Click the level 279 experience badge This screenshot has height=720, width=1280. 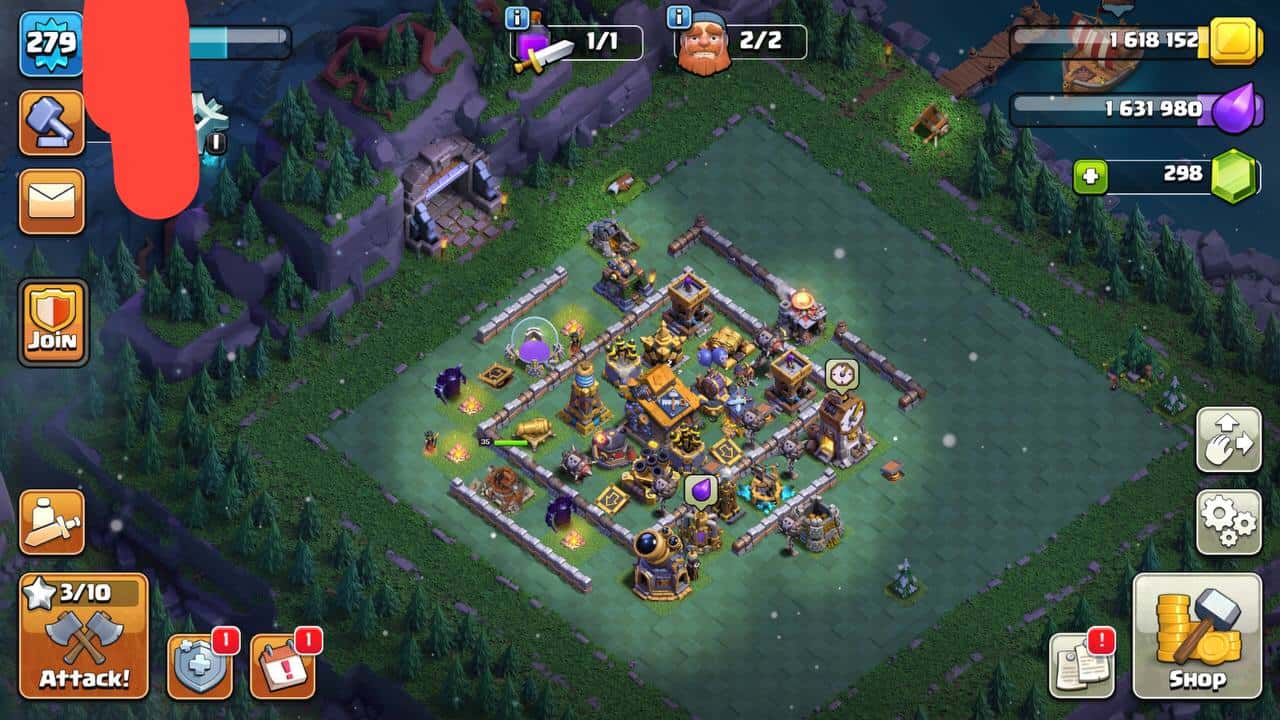(x=51, y=44)
